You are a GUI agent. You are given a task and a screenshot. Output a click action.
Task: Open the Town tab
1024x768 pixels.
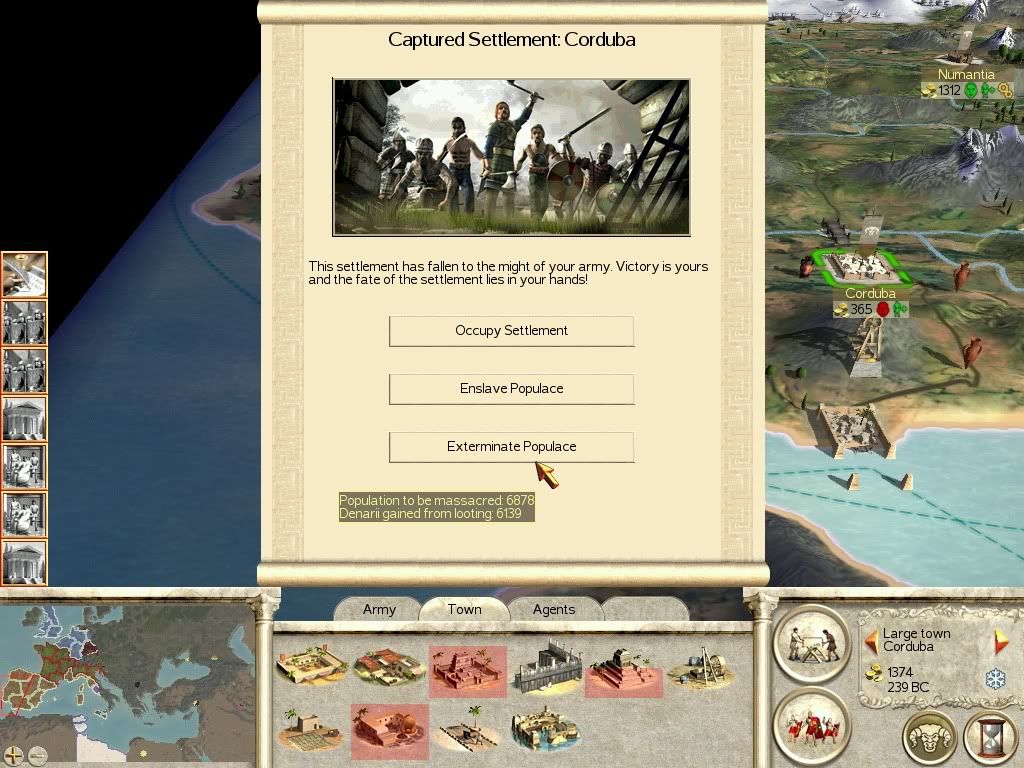click(x=464, y=609)
